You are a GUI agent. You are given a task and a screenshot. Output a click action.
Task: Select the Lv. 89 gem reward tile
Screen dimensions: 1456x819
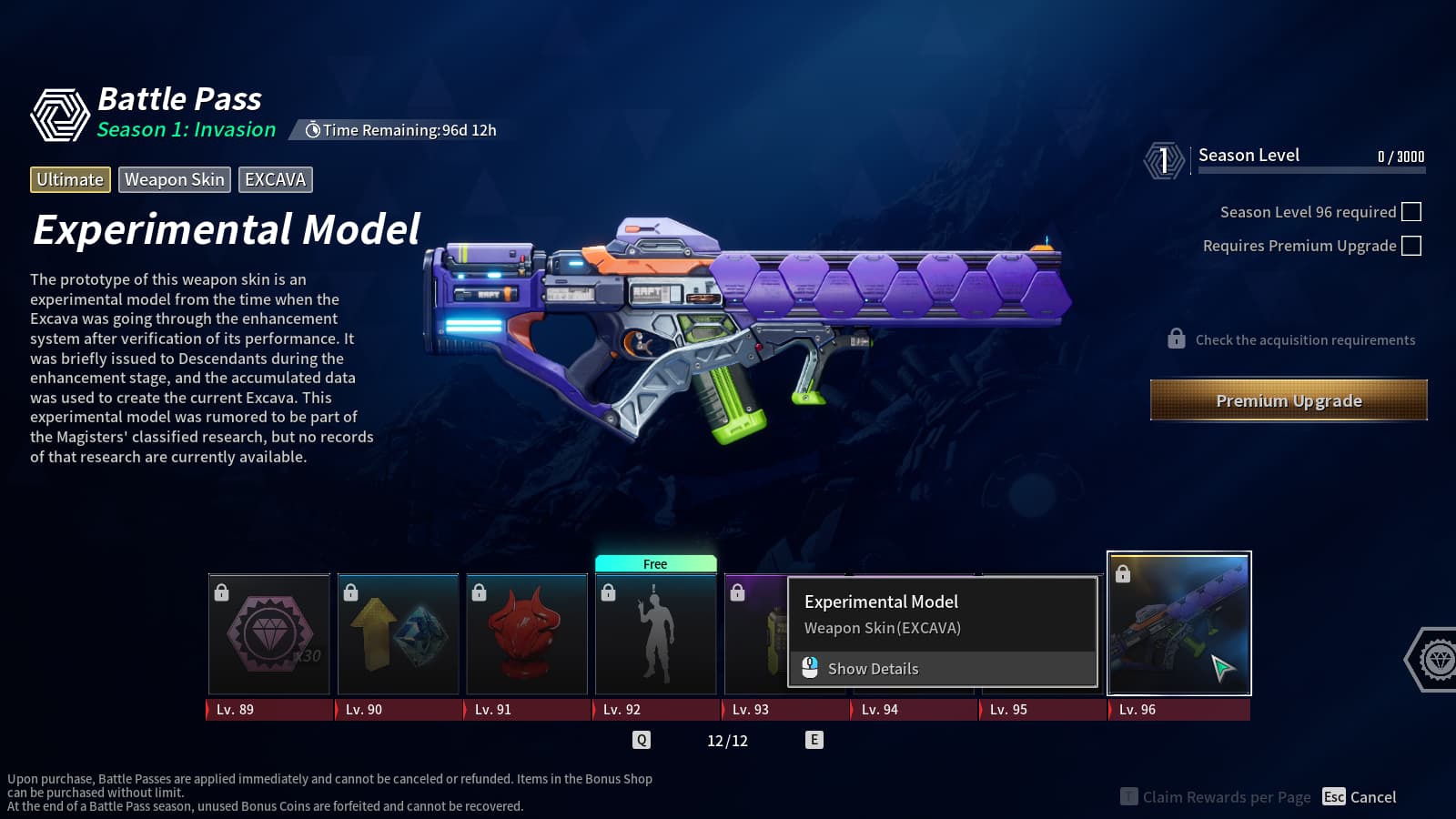[x=269, y=634]
